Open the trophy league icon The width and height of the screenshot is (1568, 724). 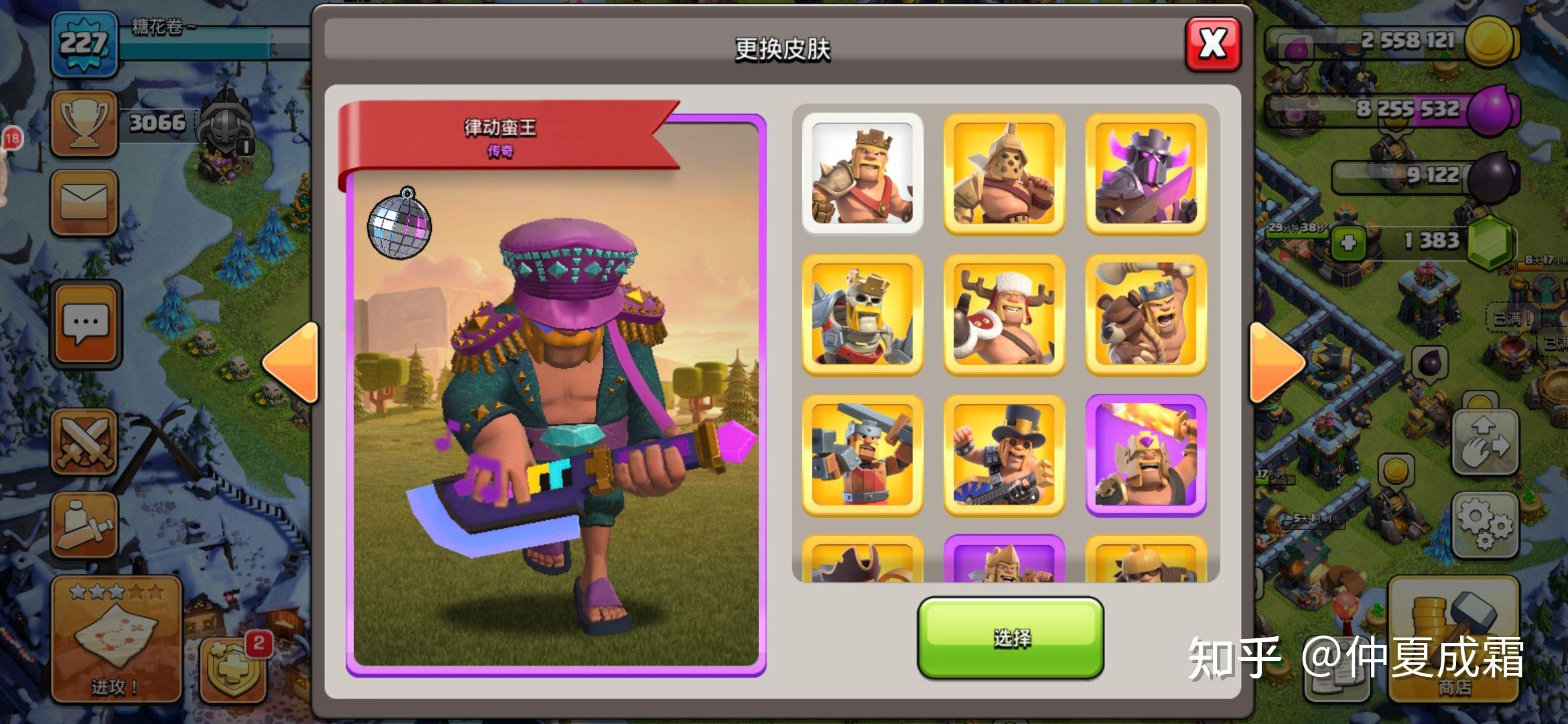[84, 124]
